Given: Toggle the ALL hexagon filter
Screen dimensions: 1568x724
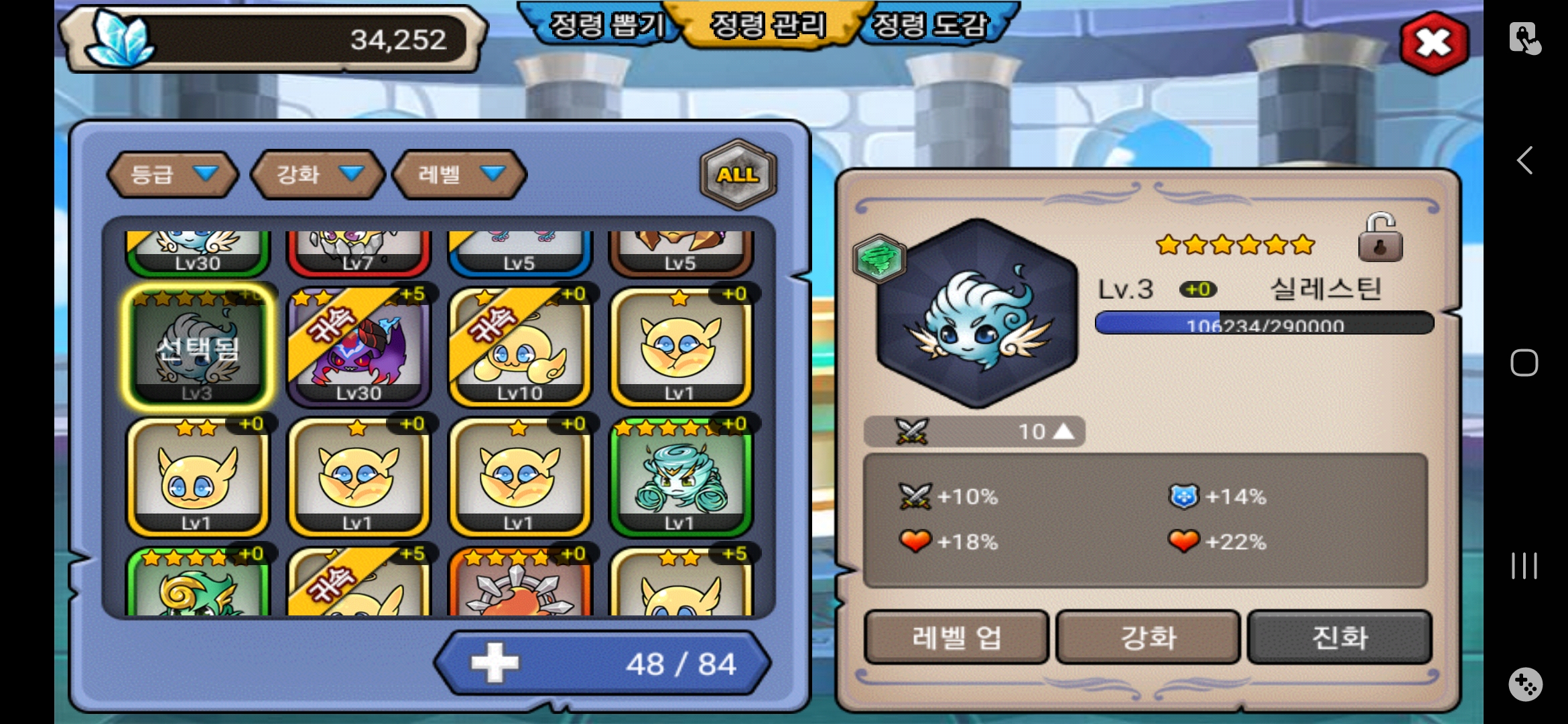Looking at the screenshot, I should coord(738,174).
